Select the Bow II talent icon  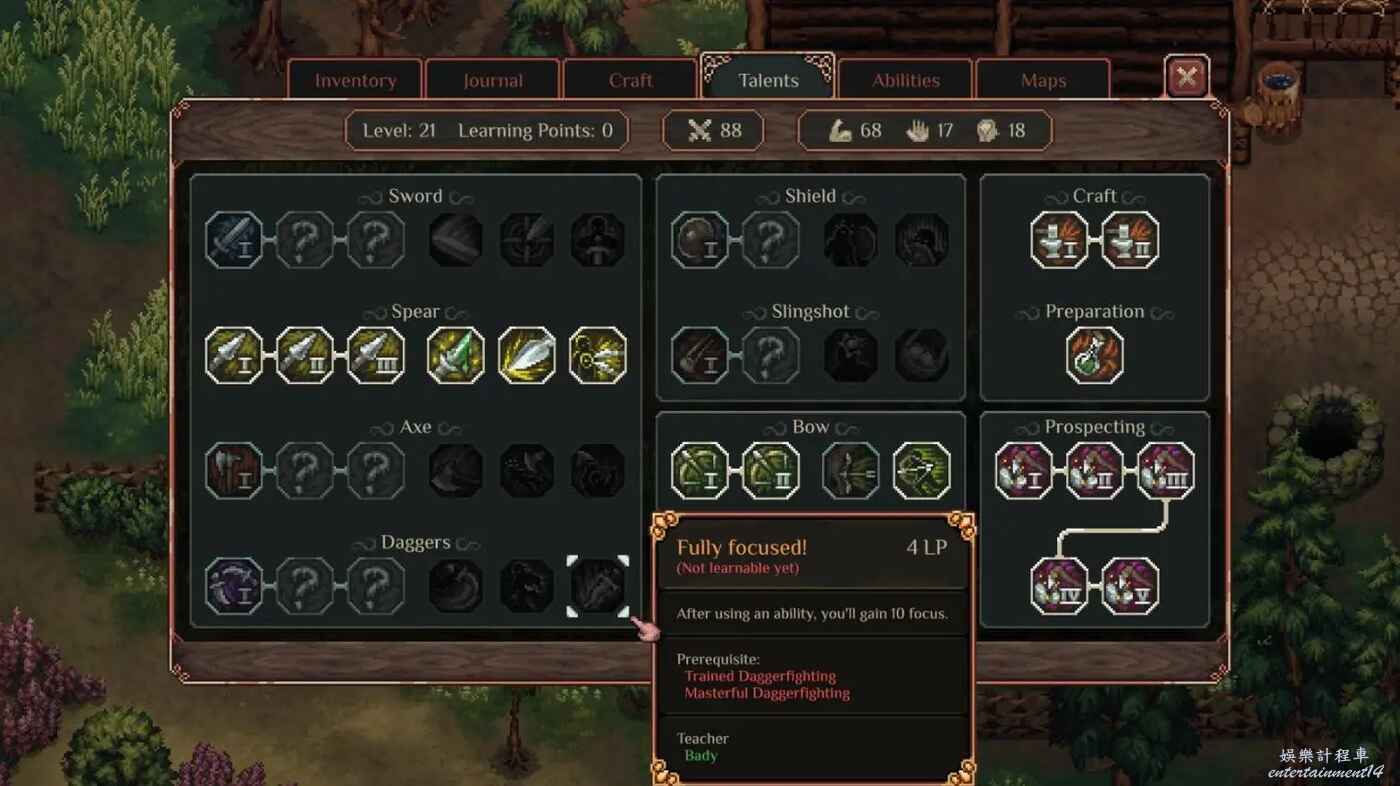(771, 471)
